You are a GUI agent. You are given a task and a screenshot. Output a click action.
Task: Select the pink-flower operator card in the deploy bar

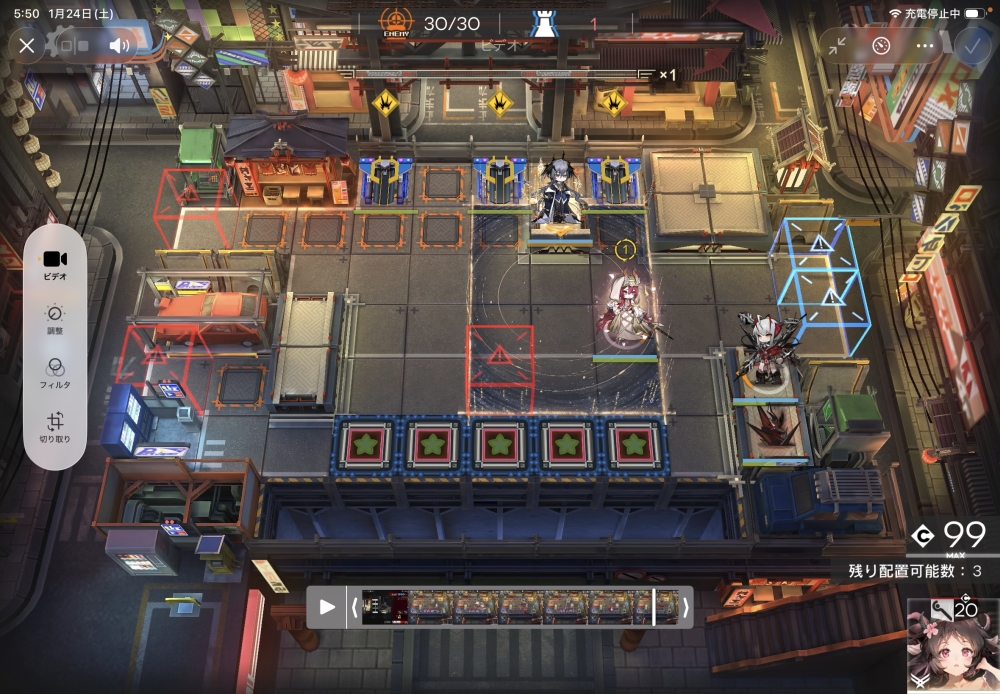point(952,645)
